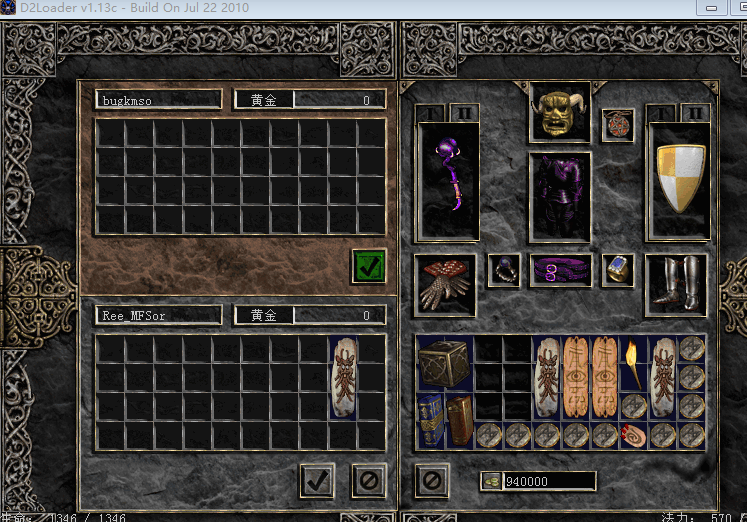Select the purple belt slot
Screen dimensions: 747x522
pos(559,270)
